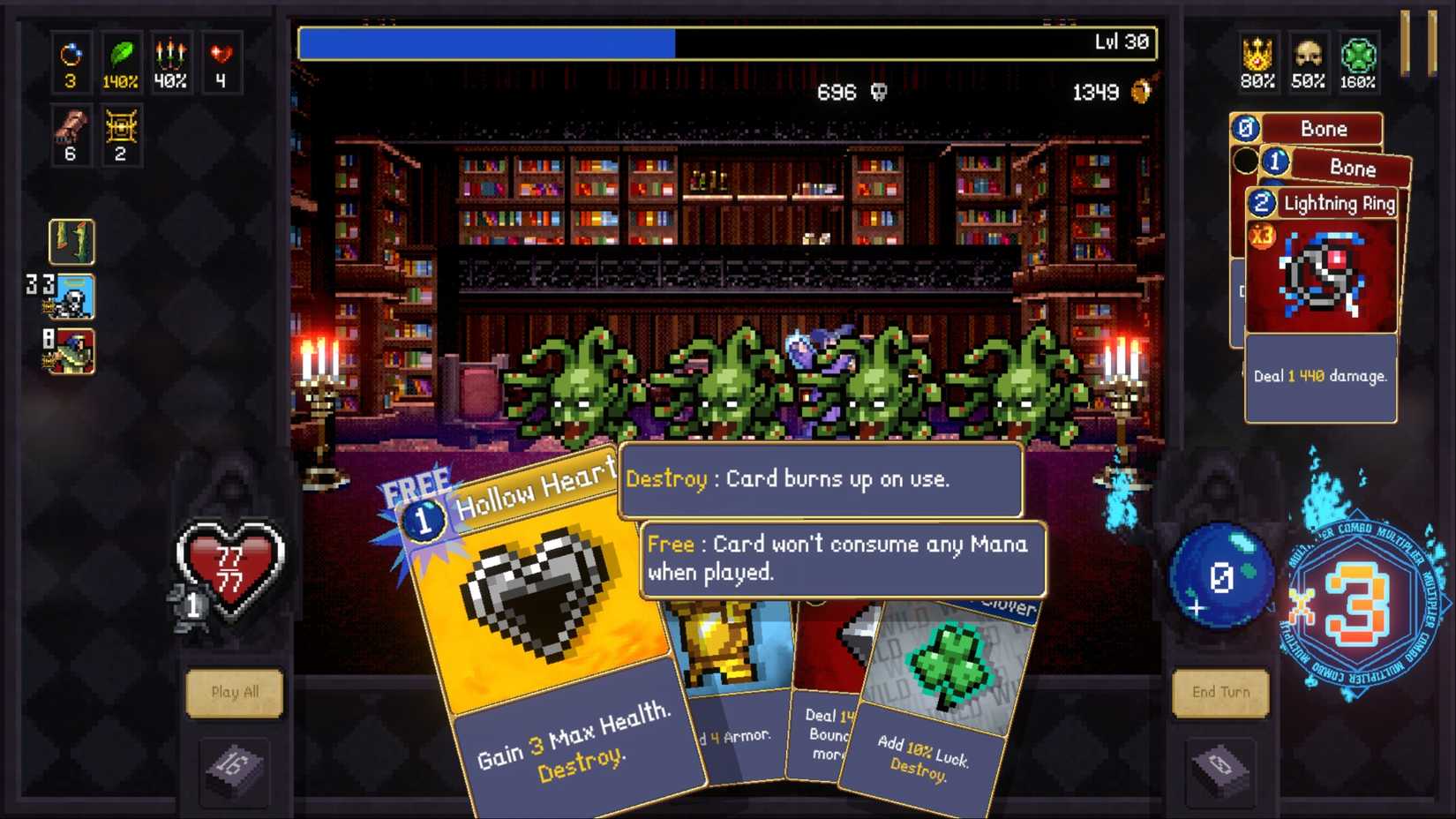1456x819 pixels.
Task: Click the green leaf 140% stat icon
Action: [122, 62]
